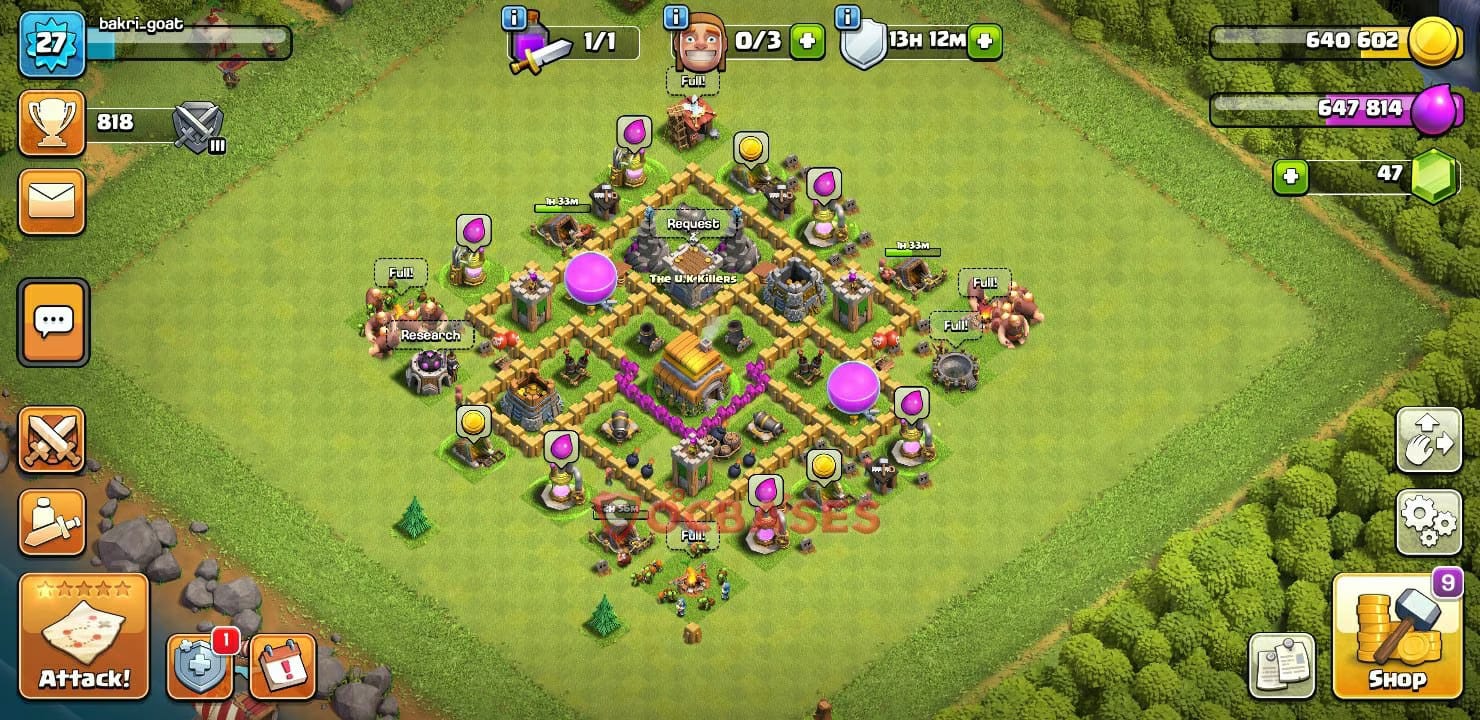Select the attack swords icon in sidebar
The width and height of the screenshot is (1480, 720).
tap(52, 437)
